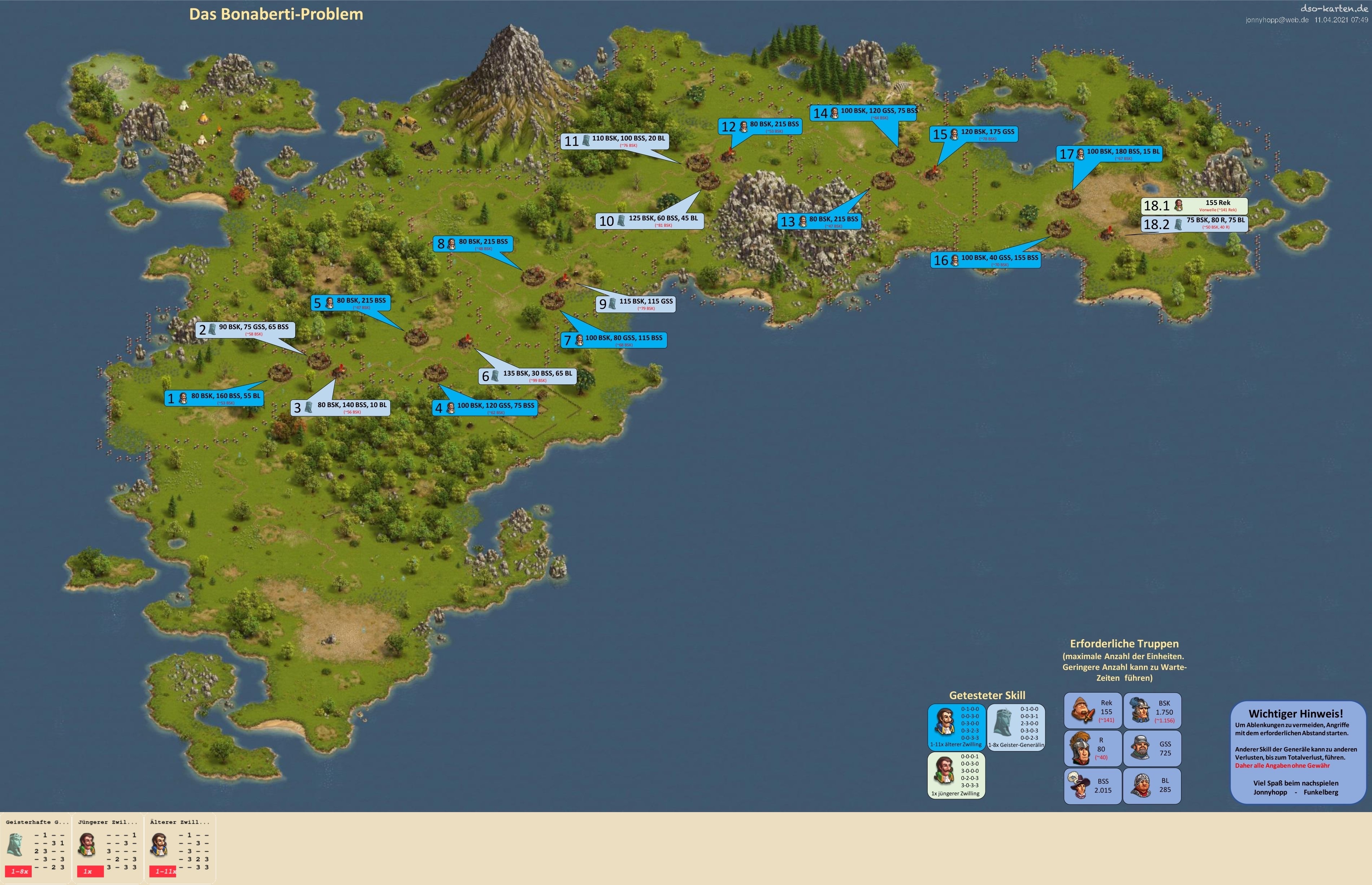The width and height of the screenshot is (1372, 885).
Task: Select attack marker 1 with 80 BSK
Action: [x=214, y=398]
